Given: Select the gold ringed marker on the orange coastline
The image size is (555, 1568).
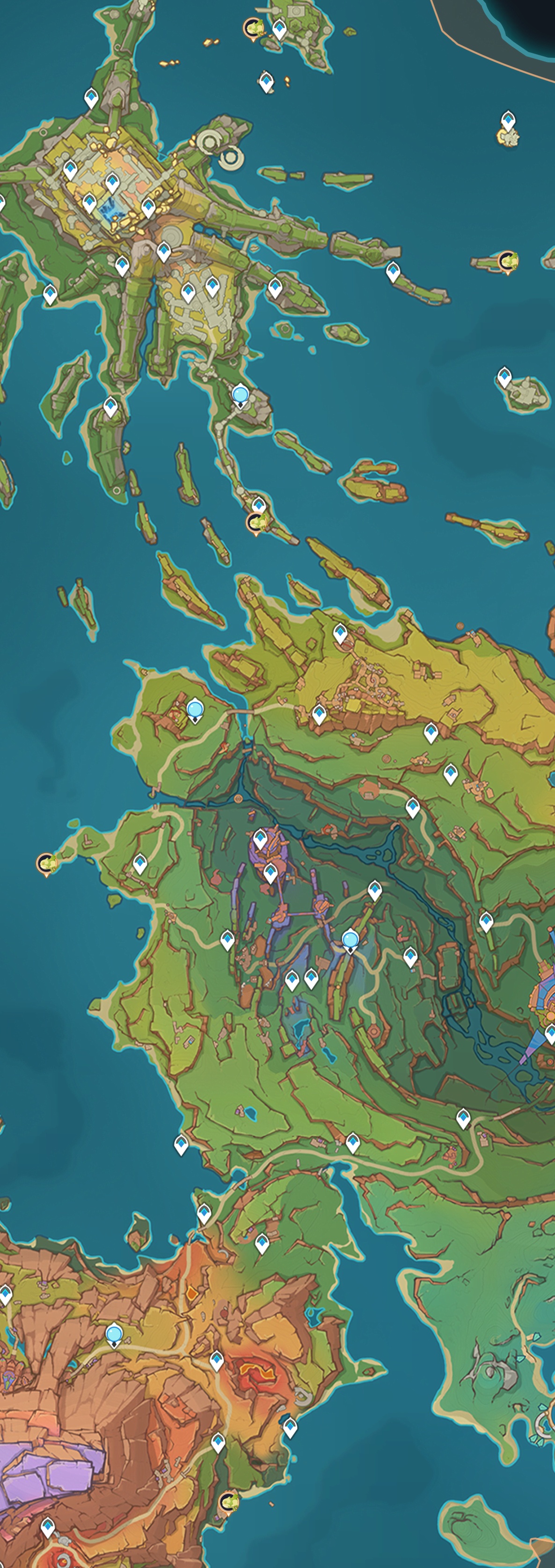Looking at the screenshot, I should coord(228,1501).
